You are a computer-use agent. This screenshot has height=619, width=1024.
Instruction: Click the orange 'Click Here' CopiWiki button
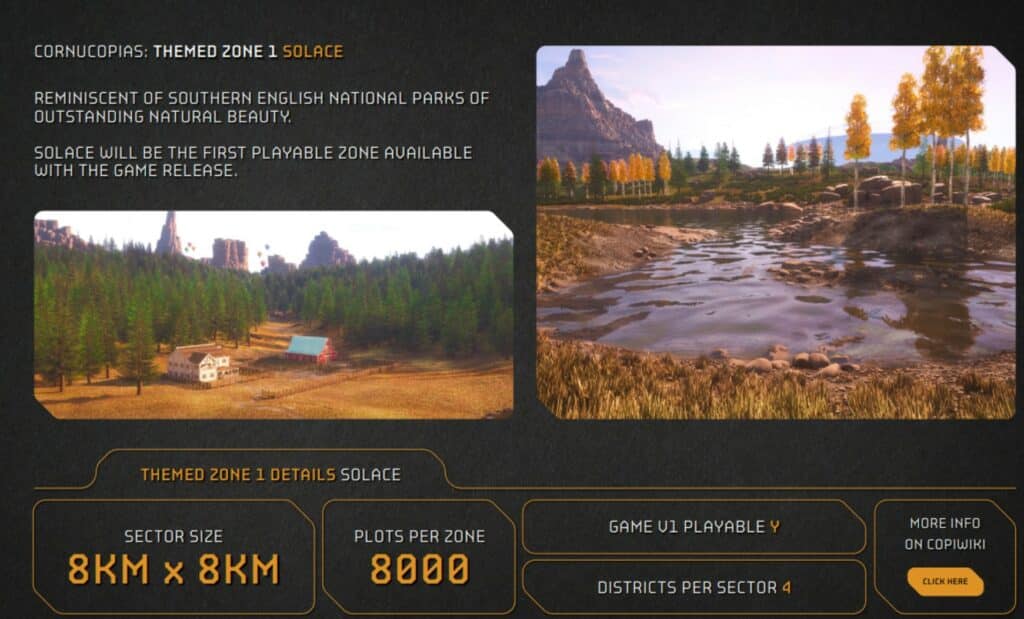944,581
